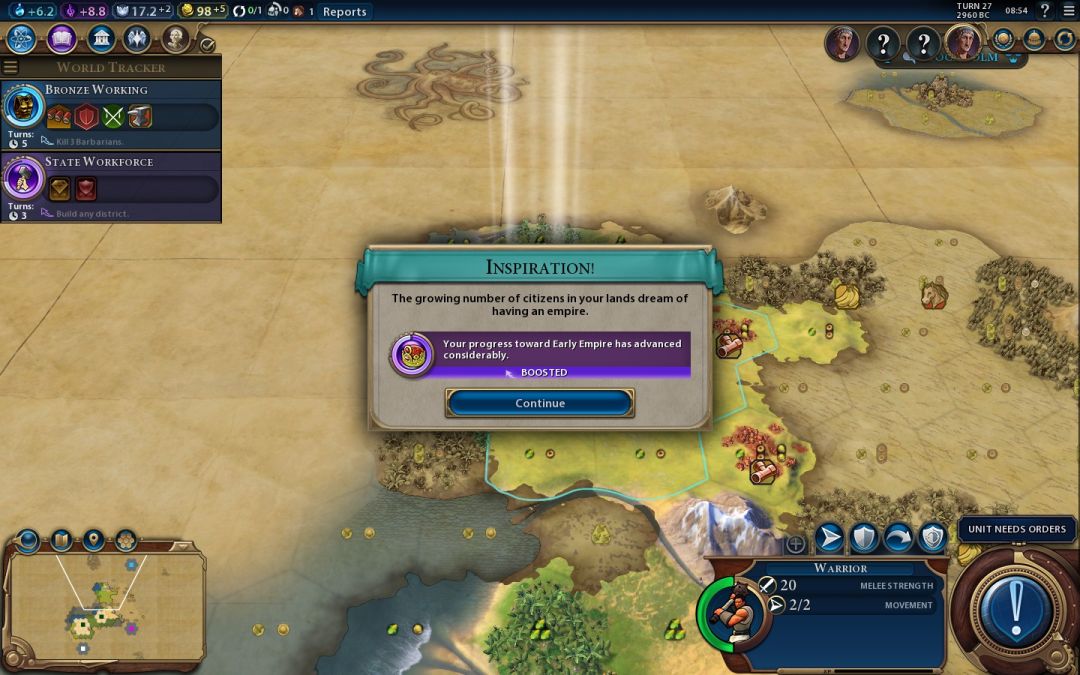The height and width of the screenshot is (675, 1080).
Task: Open the main game menu
Action: tap(1069, 11)
